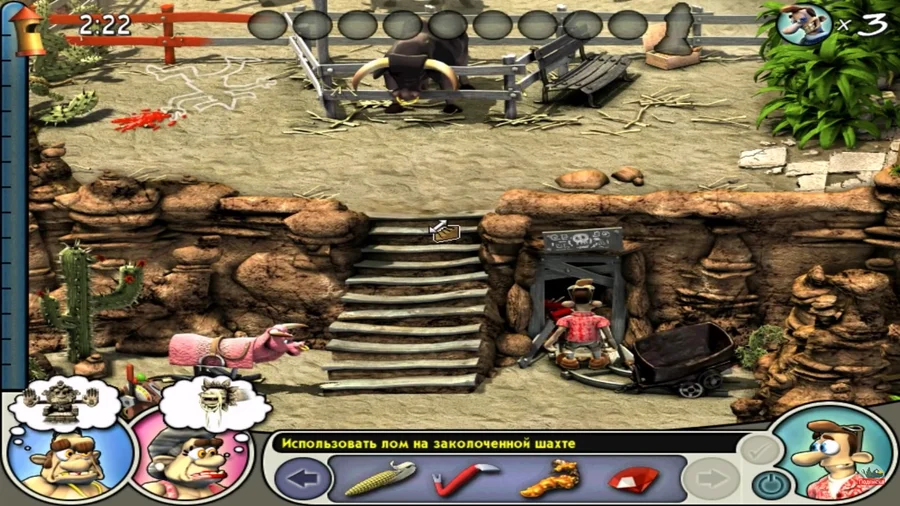Click the blue power quit button
The height and width of the screenshot is (506, 900).
pyautogui.click(x=767, y=484)
